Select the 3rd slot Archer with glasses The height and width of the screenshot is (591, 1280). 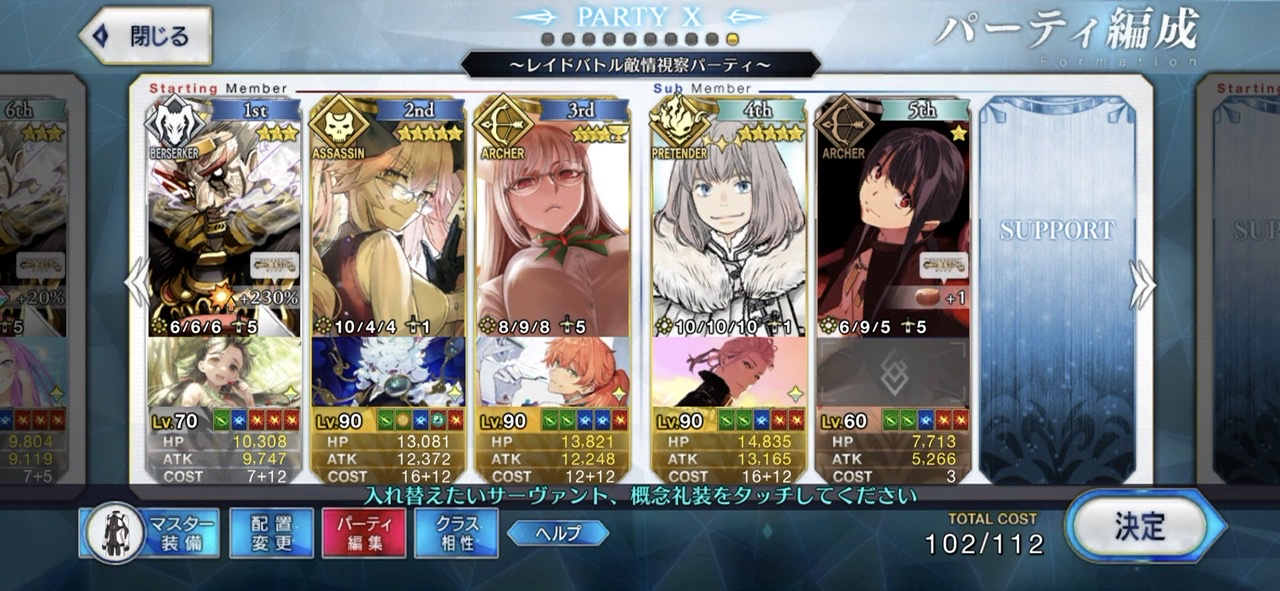coord(553,215)
